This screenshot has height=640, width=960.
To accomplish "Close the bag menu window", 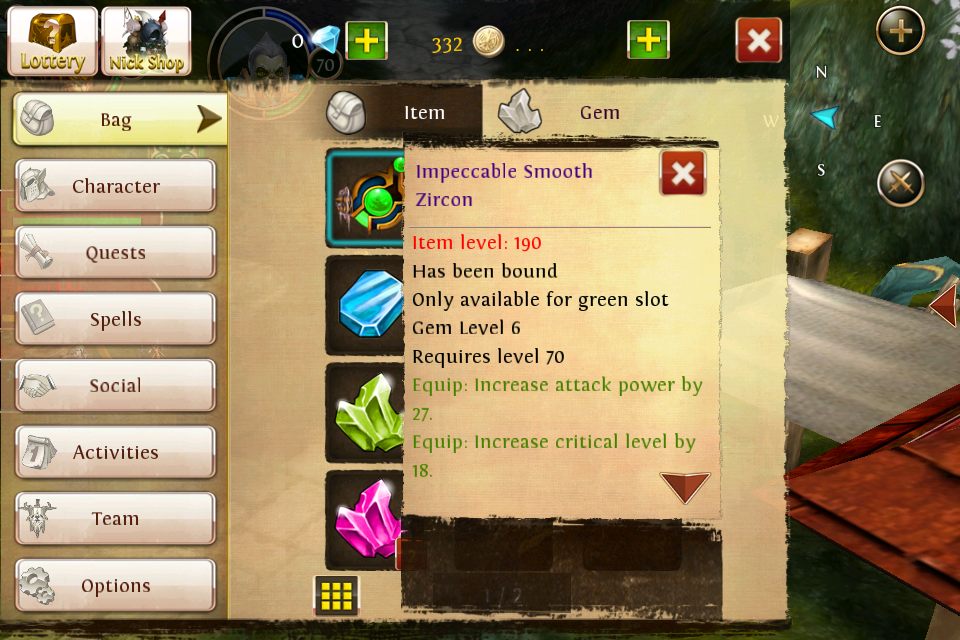I will coord(759,41).
